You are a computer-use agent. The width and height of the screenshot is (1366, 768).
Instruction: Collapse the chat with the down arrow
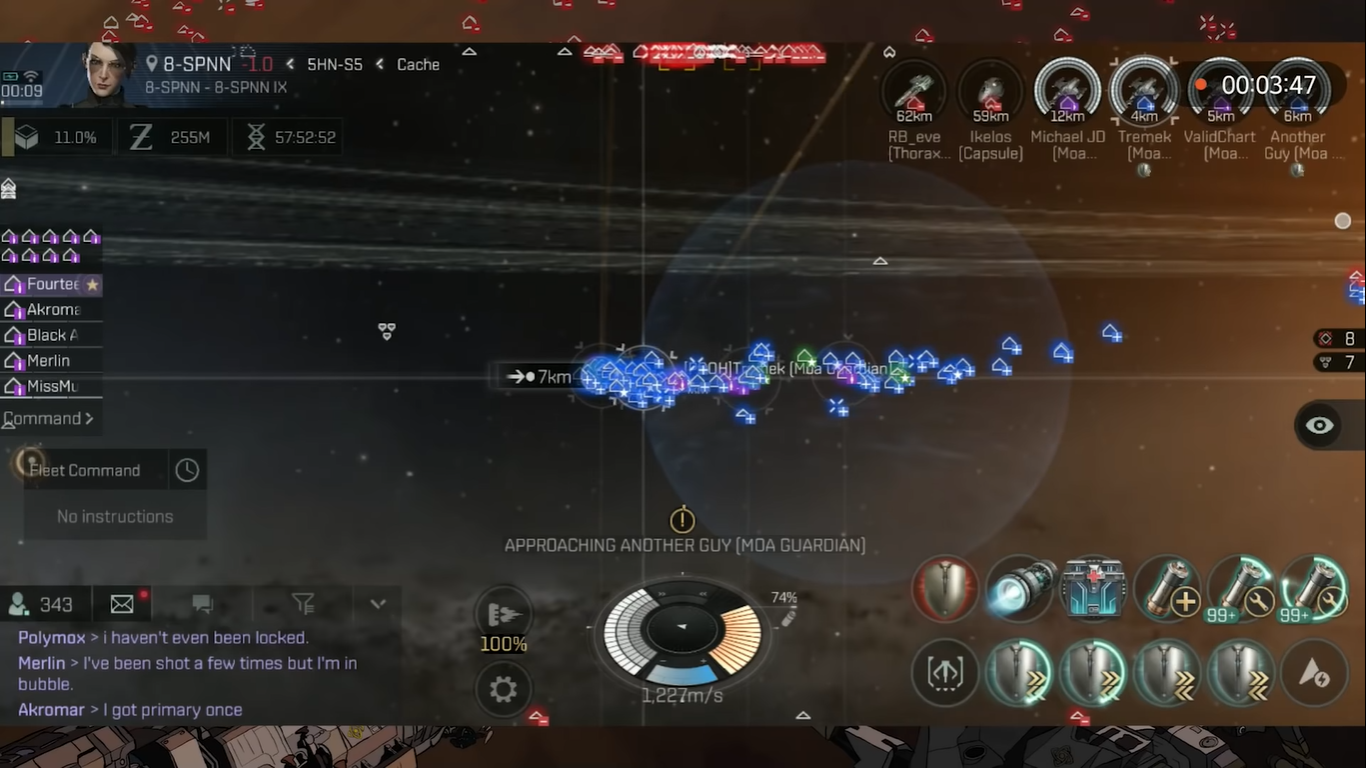pyautogui.click(x=378, y=604)
